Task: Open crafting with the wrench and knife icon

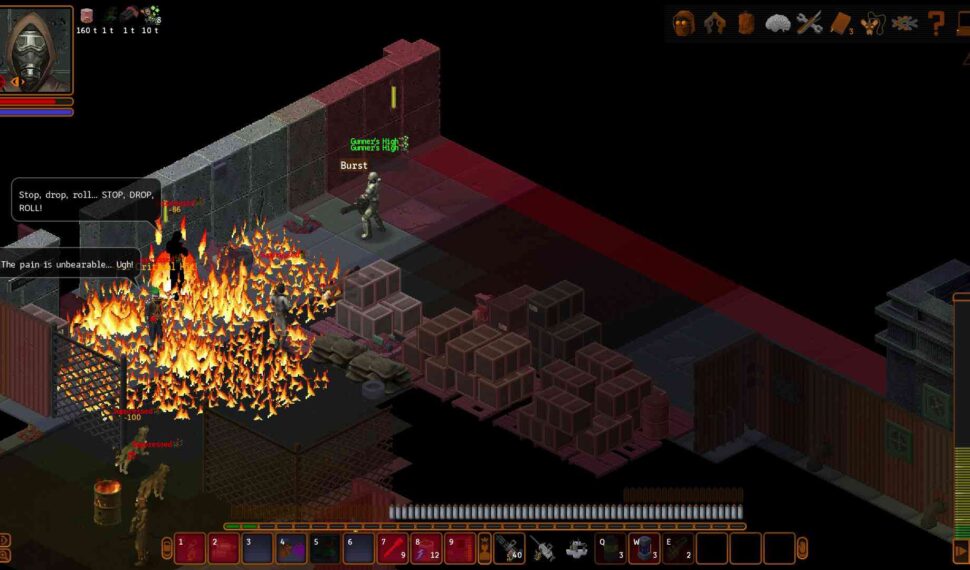Action: (x=809, y=23)
